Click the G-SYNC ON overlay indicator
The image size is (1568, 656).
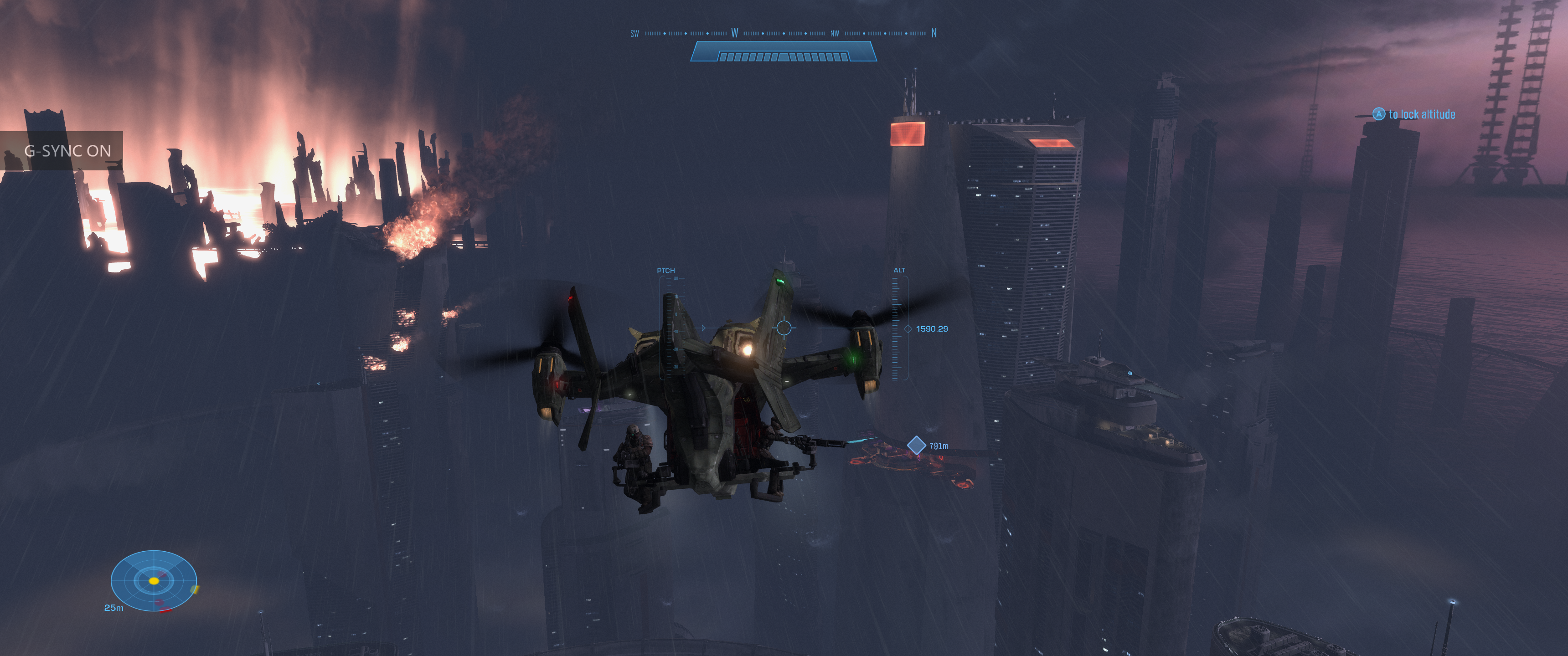[67, 150]
